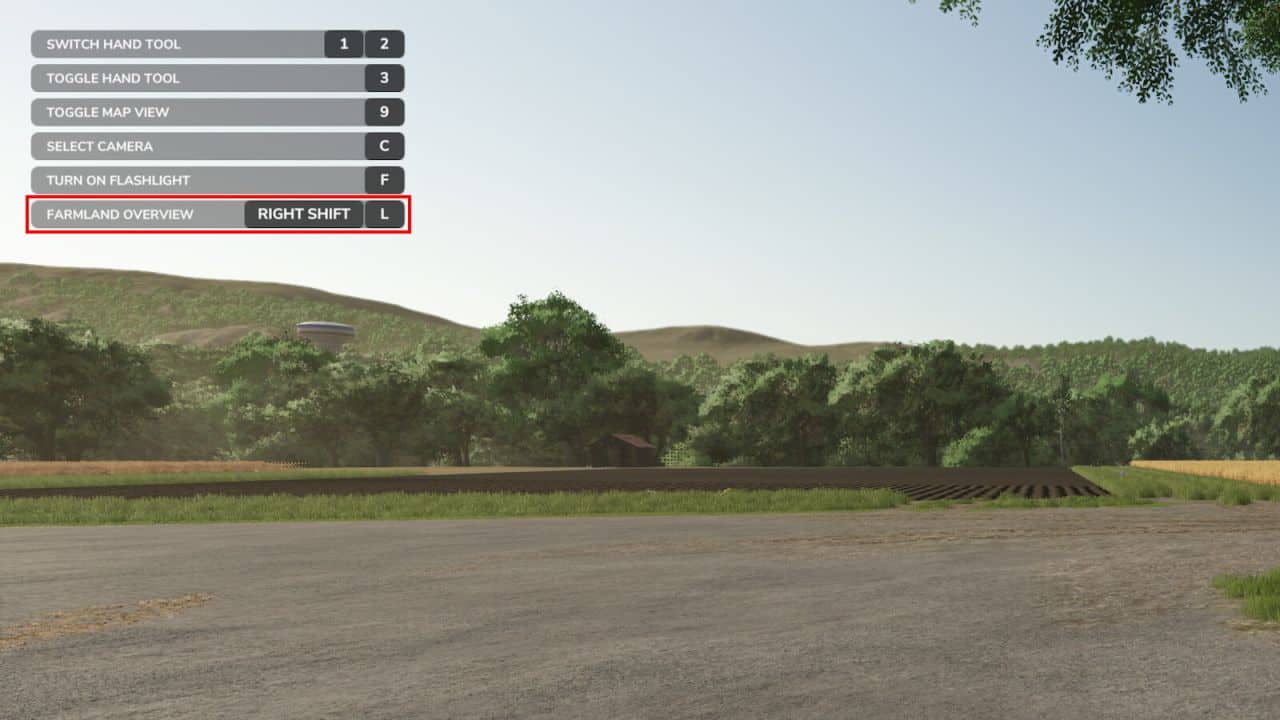Click the water tower on the hillside
1280x720 pixels.
tap(327, 331)
